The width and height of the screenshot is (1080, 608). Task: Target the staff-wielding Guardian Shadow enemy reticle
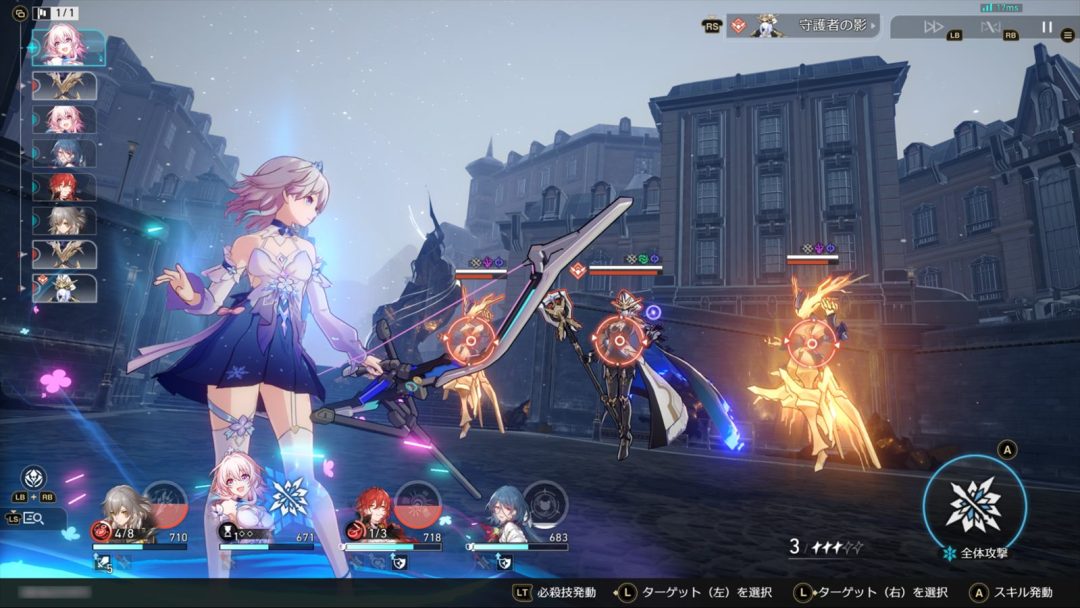[617, 339]
